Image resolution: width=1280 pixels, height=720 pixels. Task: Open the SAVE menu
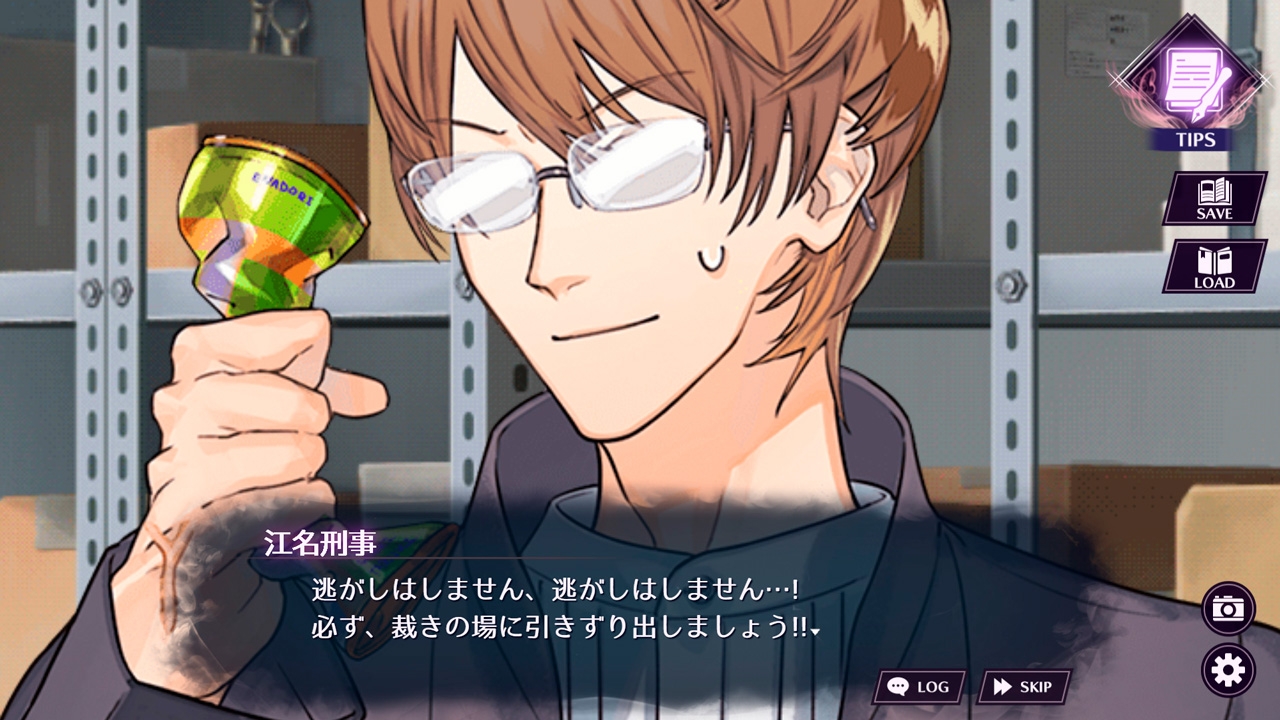coord(1214,198)
